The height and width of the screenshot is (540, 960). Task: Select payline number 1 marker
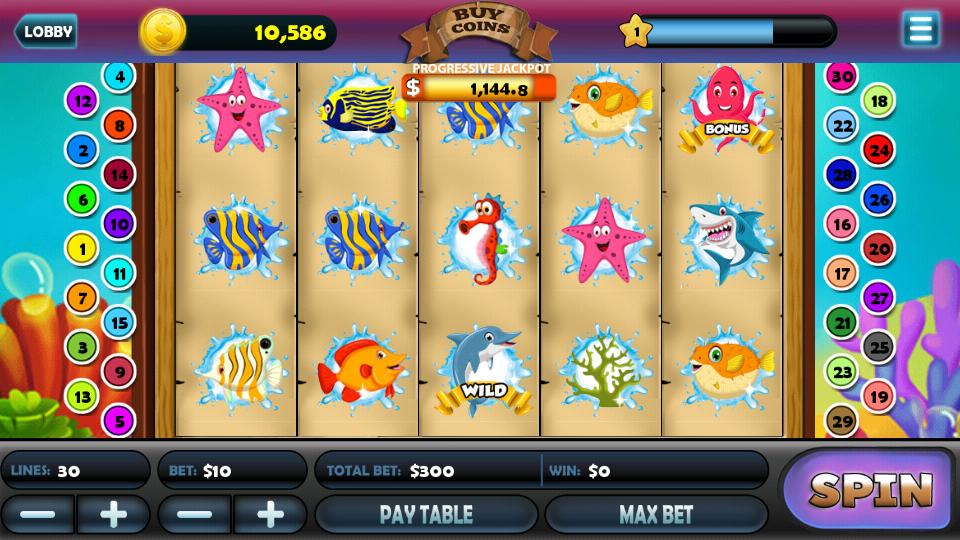(81, 247)
